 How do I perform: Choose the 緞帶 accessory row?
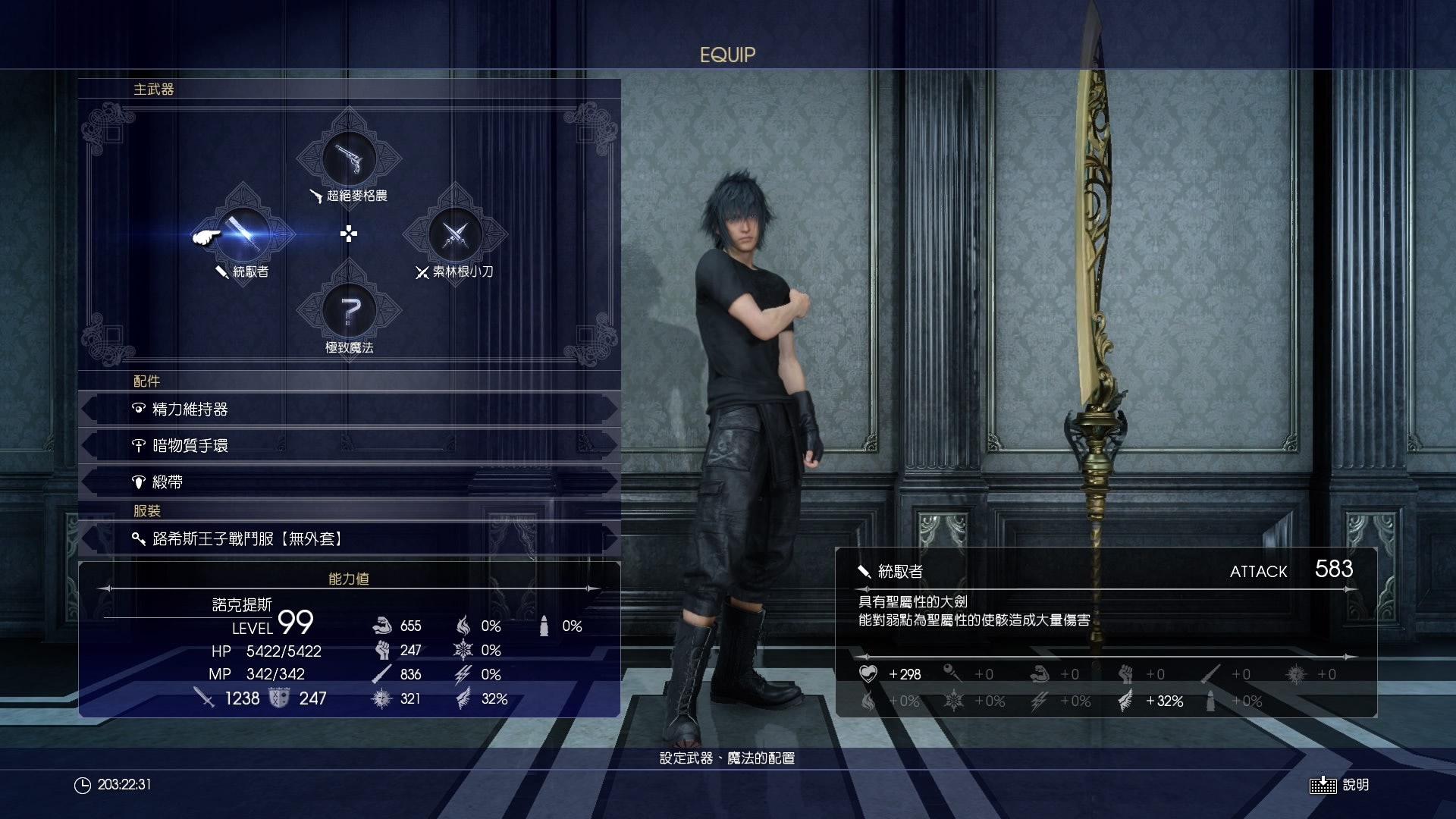pos(349,482)
